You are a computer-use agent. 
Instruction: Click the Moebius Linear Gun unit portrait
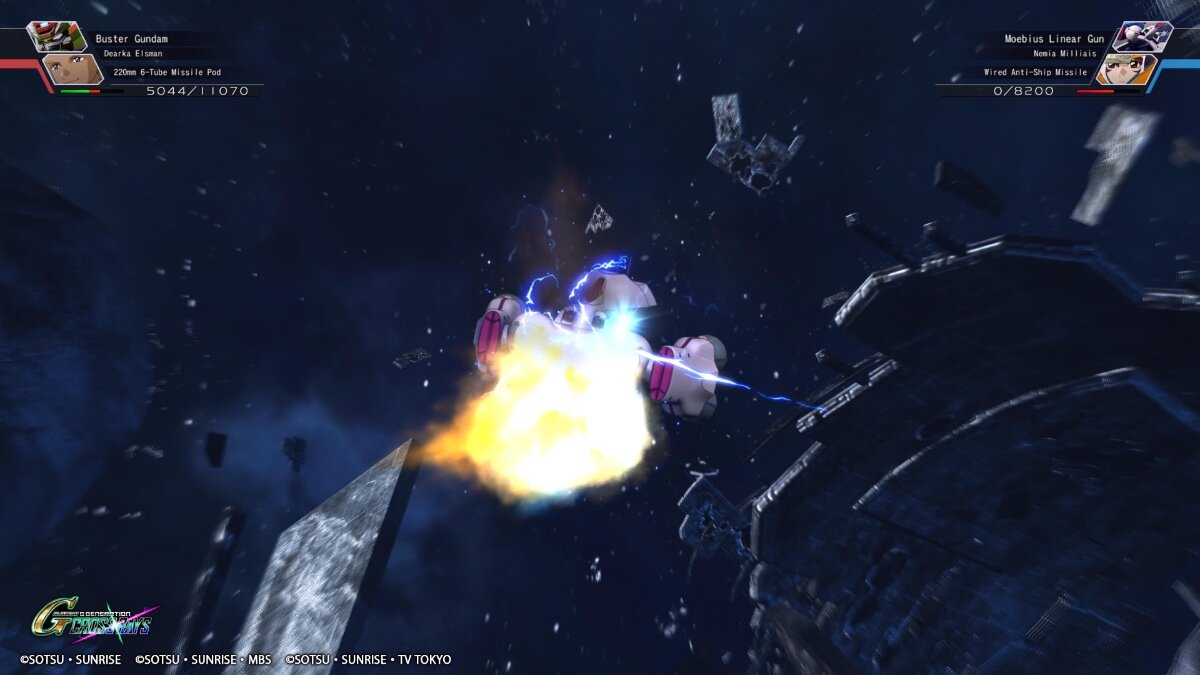(x=1141, y=36)
